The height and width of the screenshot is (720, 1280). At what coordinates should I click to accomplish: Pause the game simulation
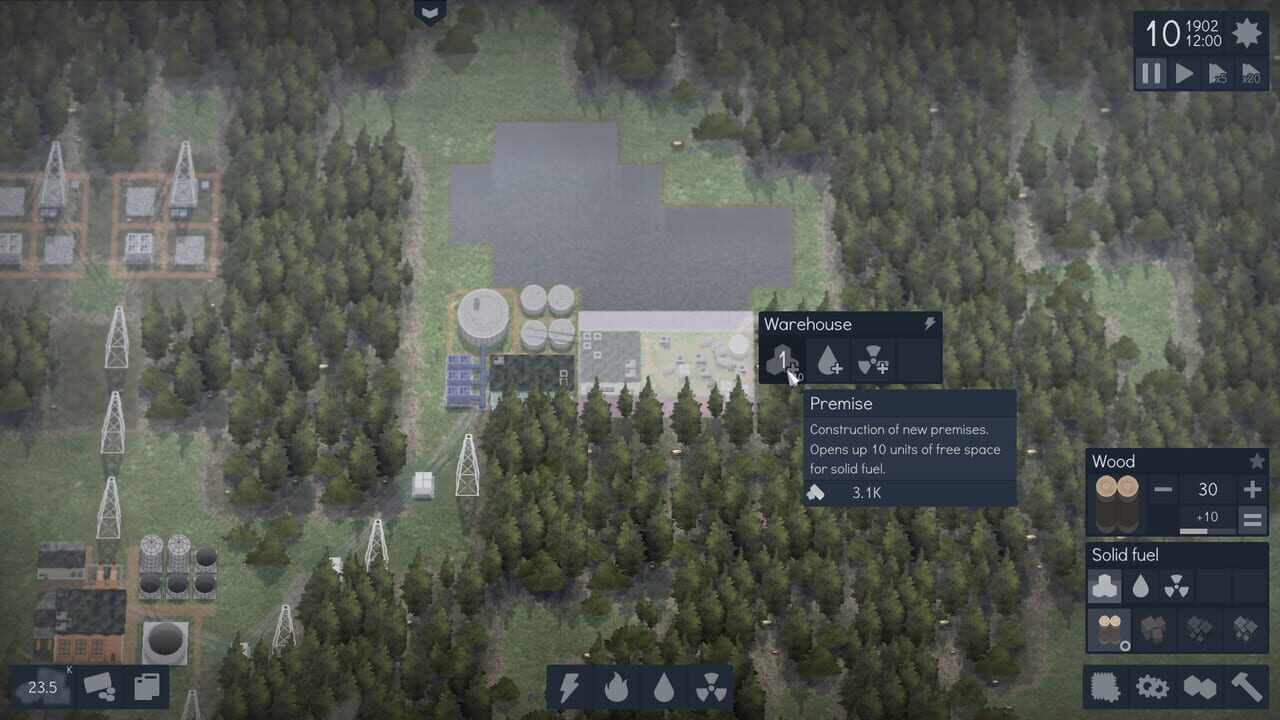click(1151, 73)
